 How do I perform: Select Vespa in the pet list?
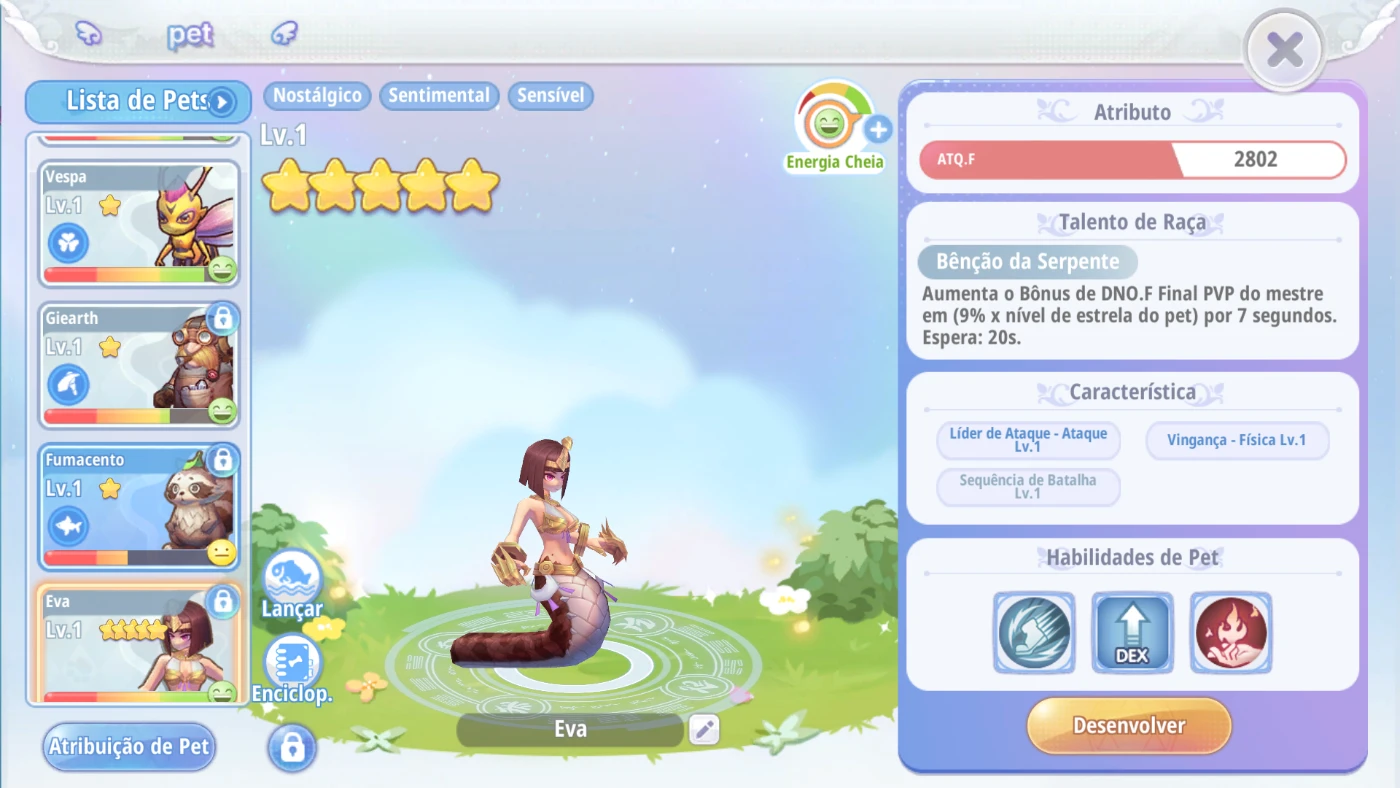139,223
